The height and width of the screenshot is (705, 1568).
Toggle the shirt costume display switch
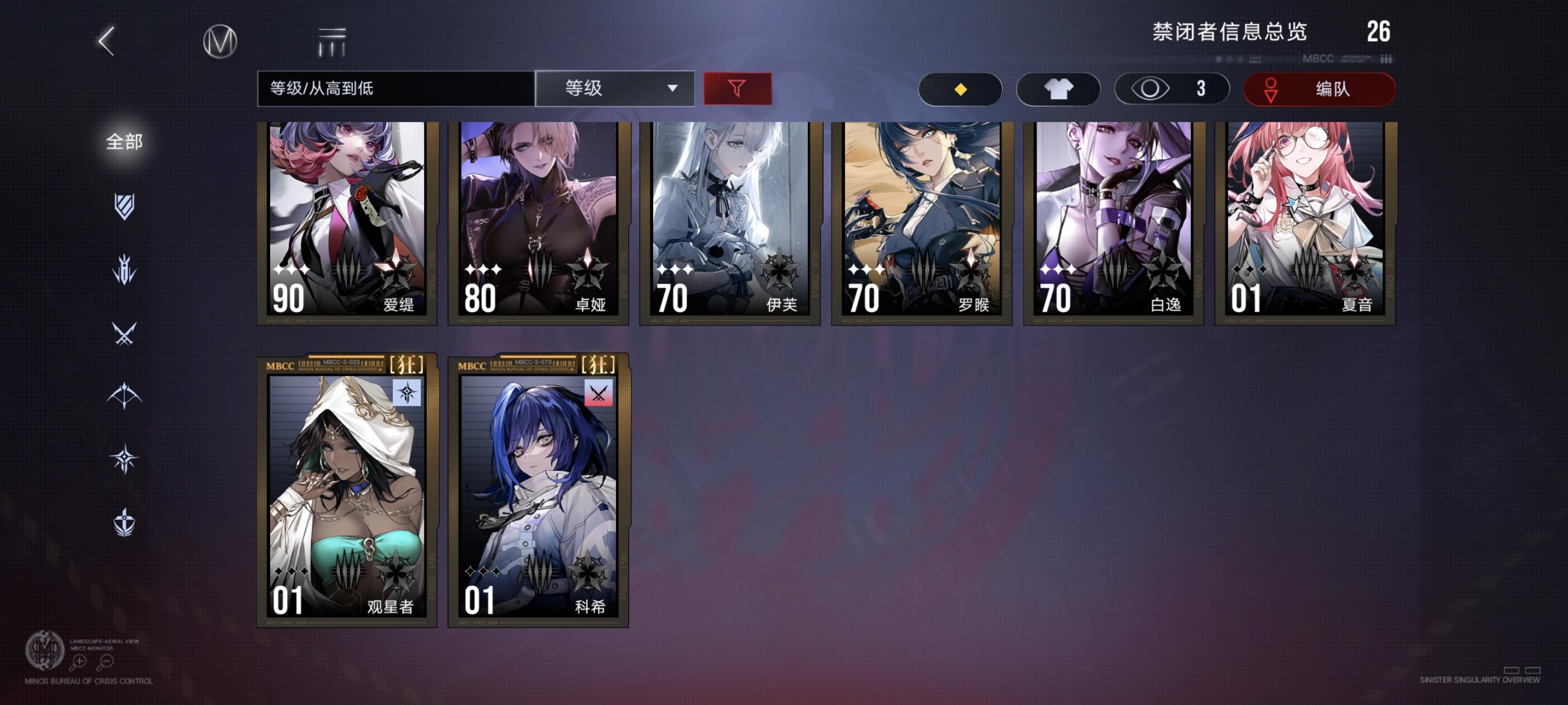[1058, 88]
